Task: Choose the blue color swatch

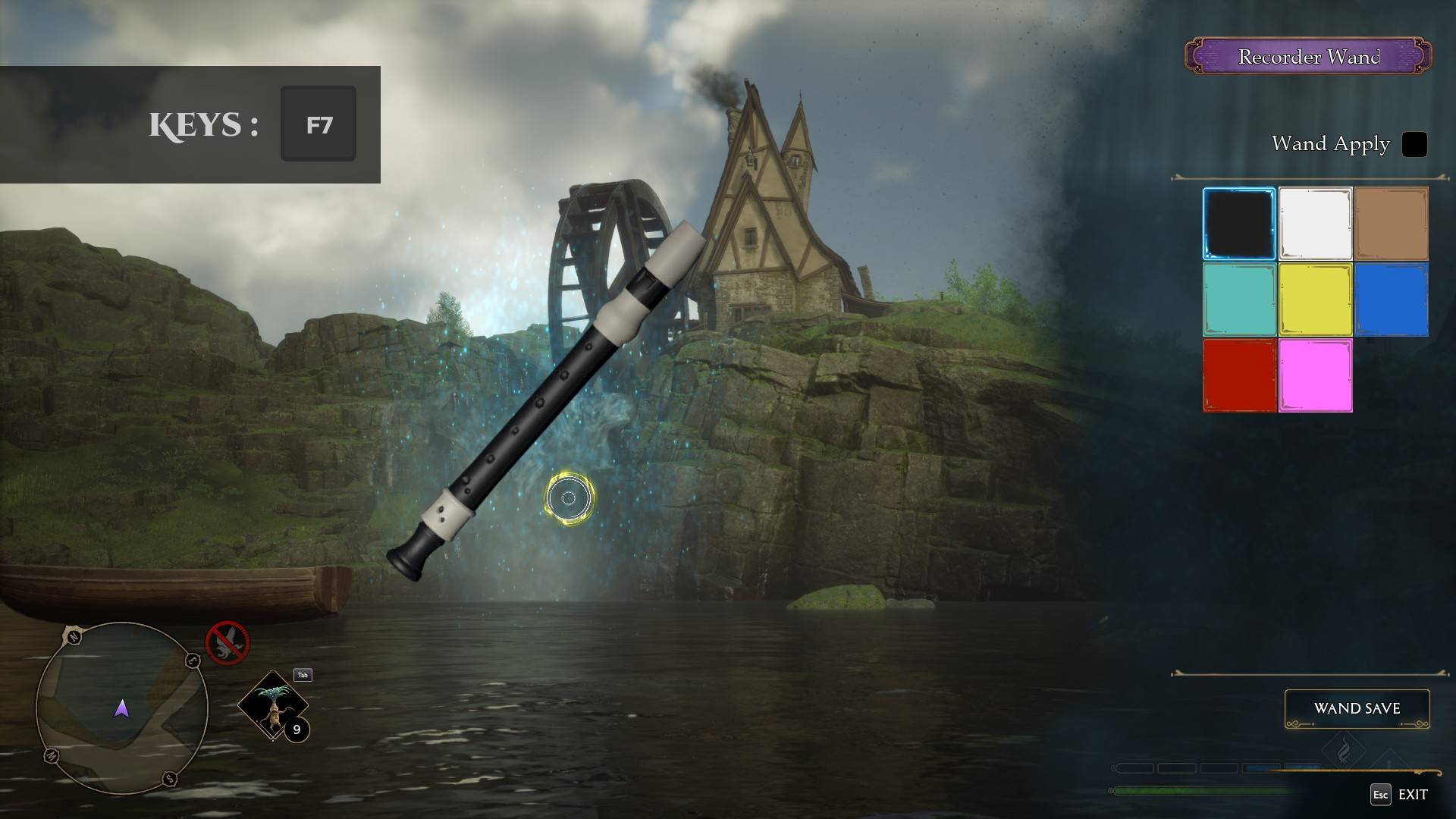Action: [1391, 299]
